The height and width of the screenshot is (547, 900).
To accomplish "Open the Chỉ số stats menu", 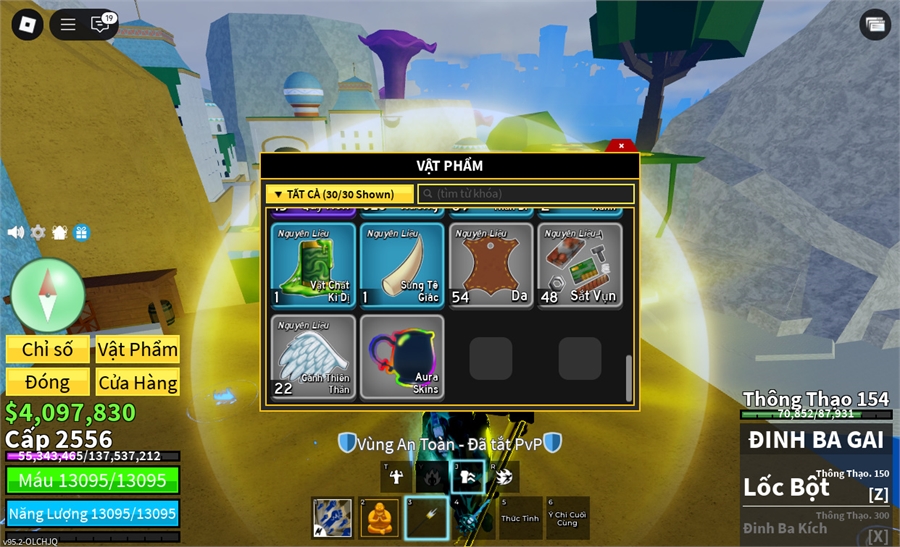I will pos(48,349).
